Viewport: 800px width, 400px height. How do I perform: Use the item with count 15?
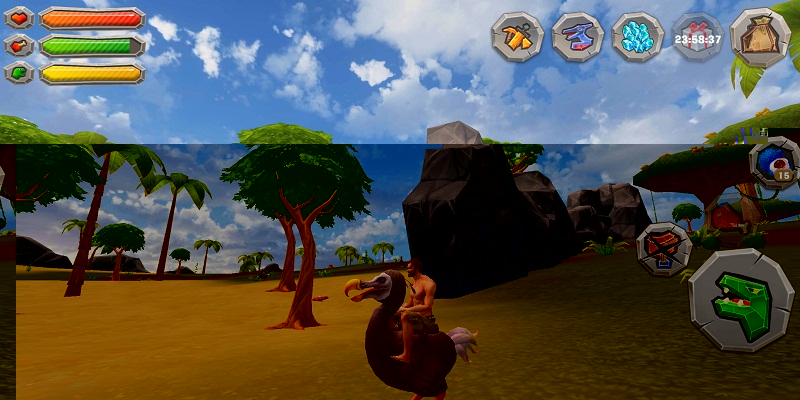tap(776, 163)
